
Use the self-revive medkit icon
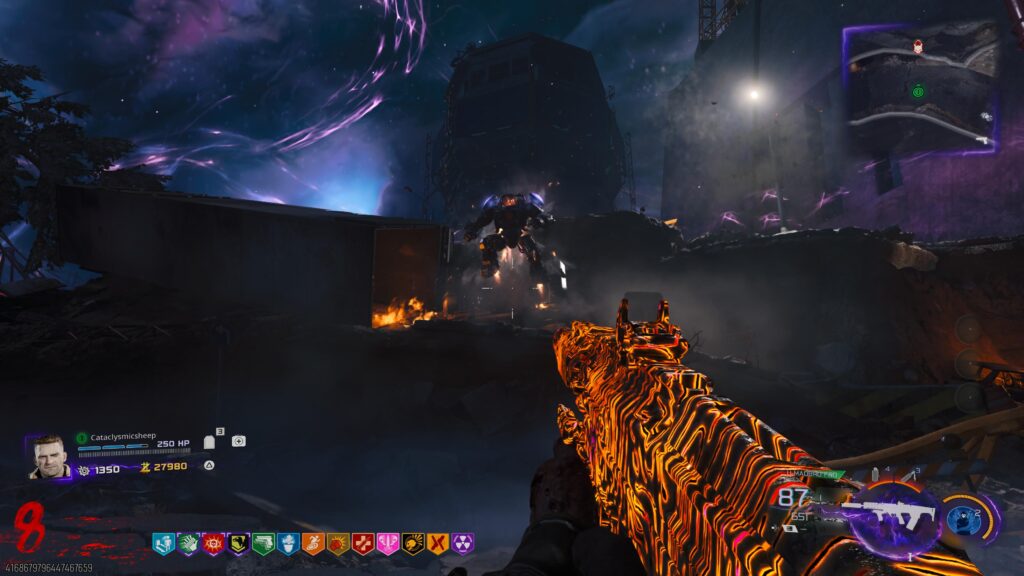coord(238,441)
